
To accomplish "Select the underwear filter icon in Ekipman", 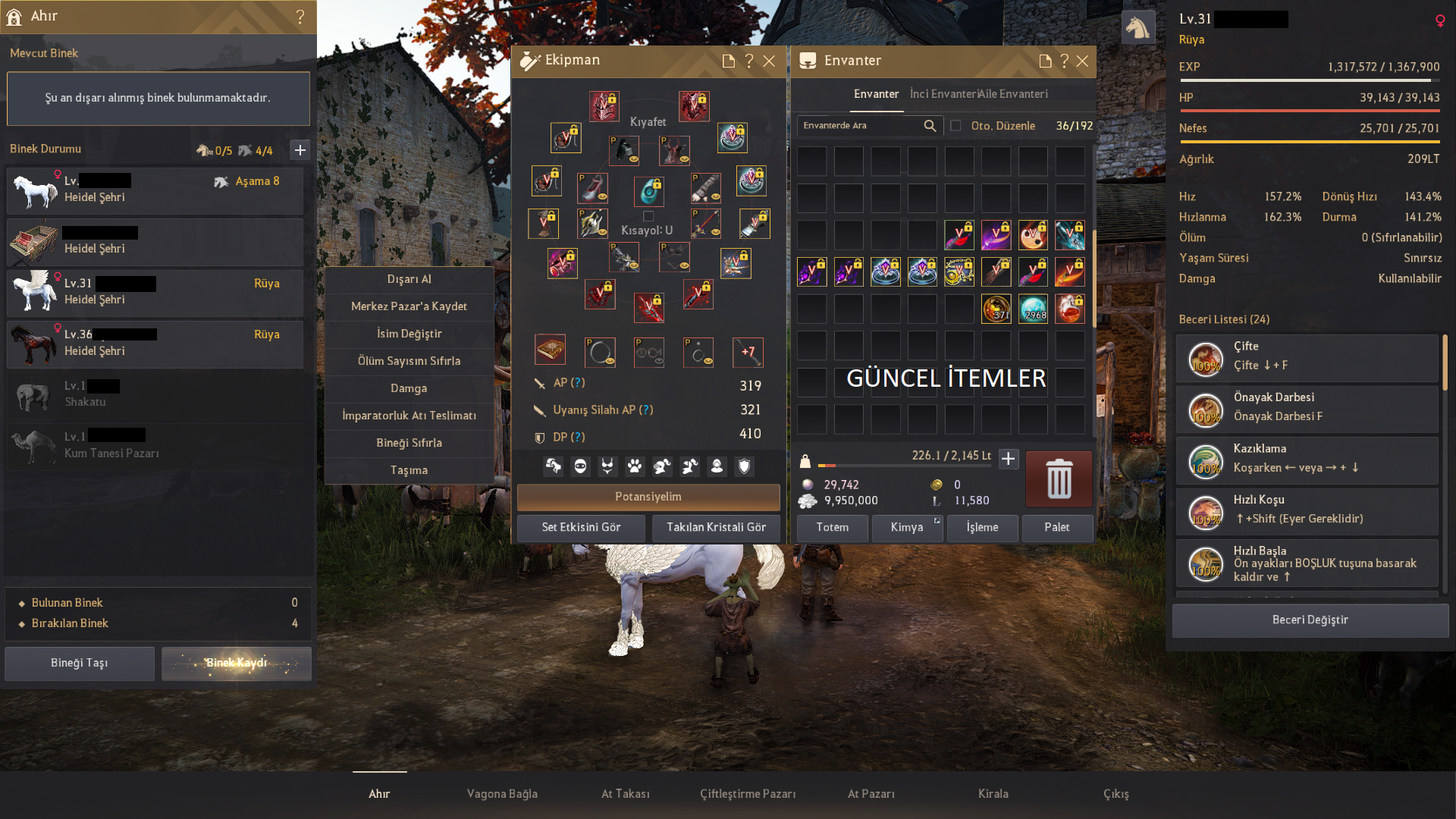I will [607, 466].
